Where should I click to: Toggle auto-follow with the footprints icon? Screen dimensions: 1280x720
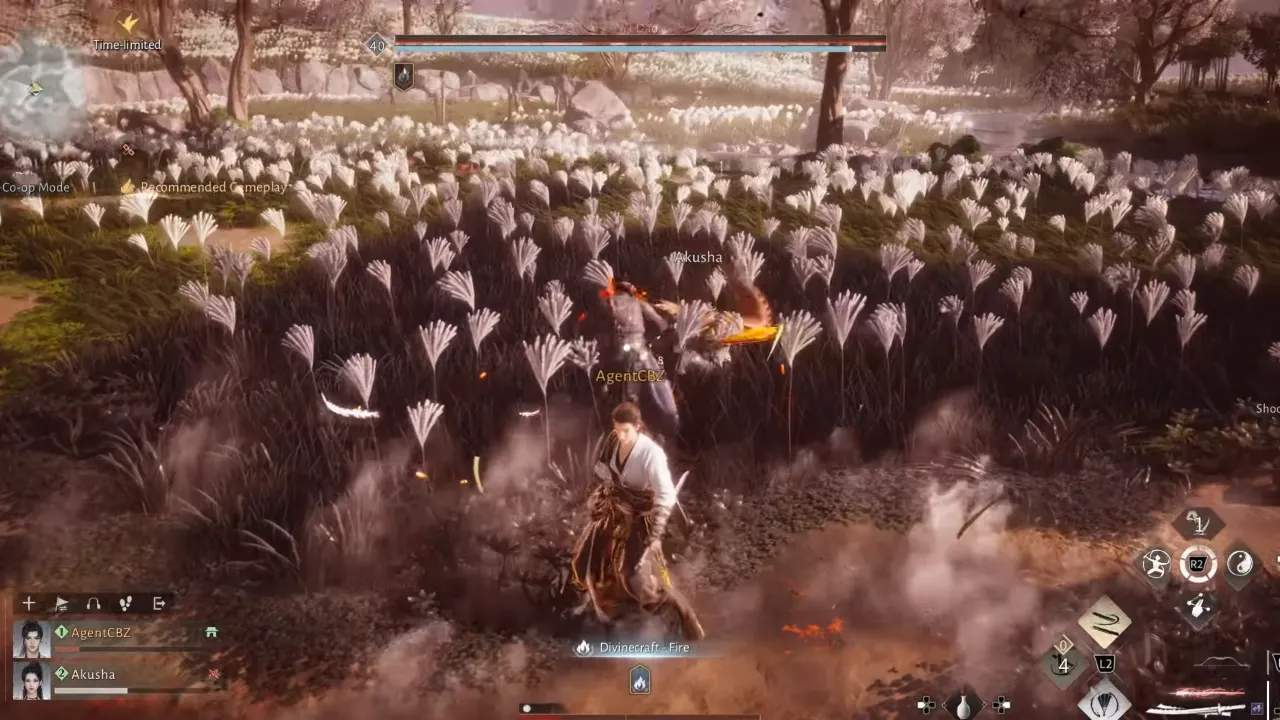(x=125, y=602)
